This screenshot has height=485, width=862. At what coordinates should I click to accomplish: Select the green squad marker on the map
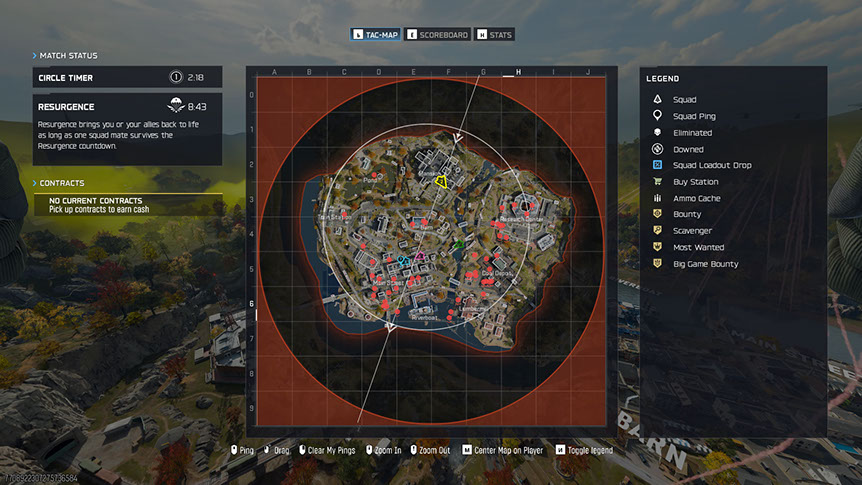459,243
